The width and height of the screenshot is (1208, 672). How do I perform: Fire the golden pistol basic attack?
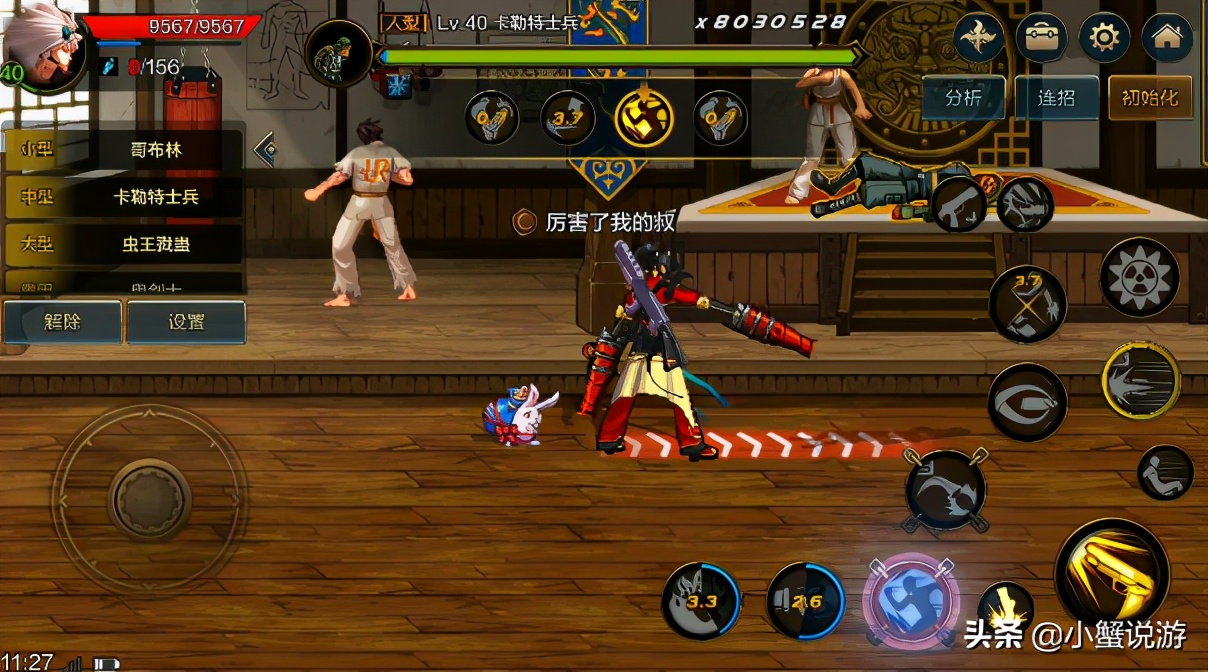click(1112, 574)
